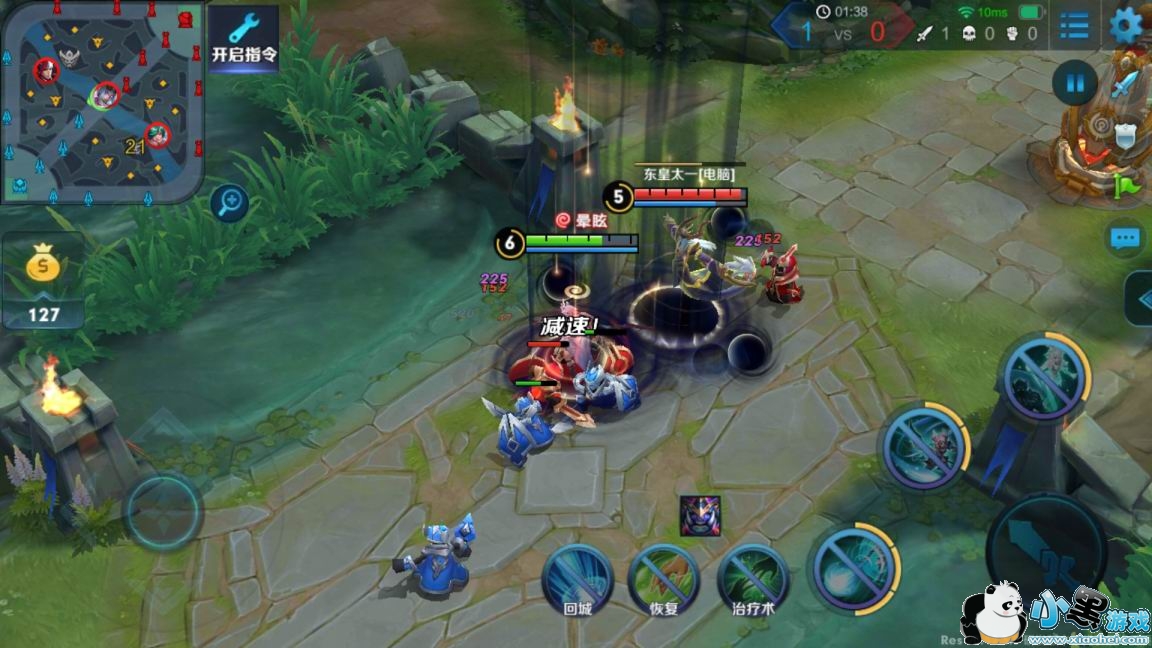Tap the 开启指令 wrench button

click(243, 37)
